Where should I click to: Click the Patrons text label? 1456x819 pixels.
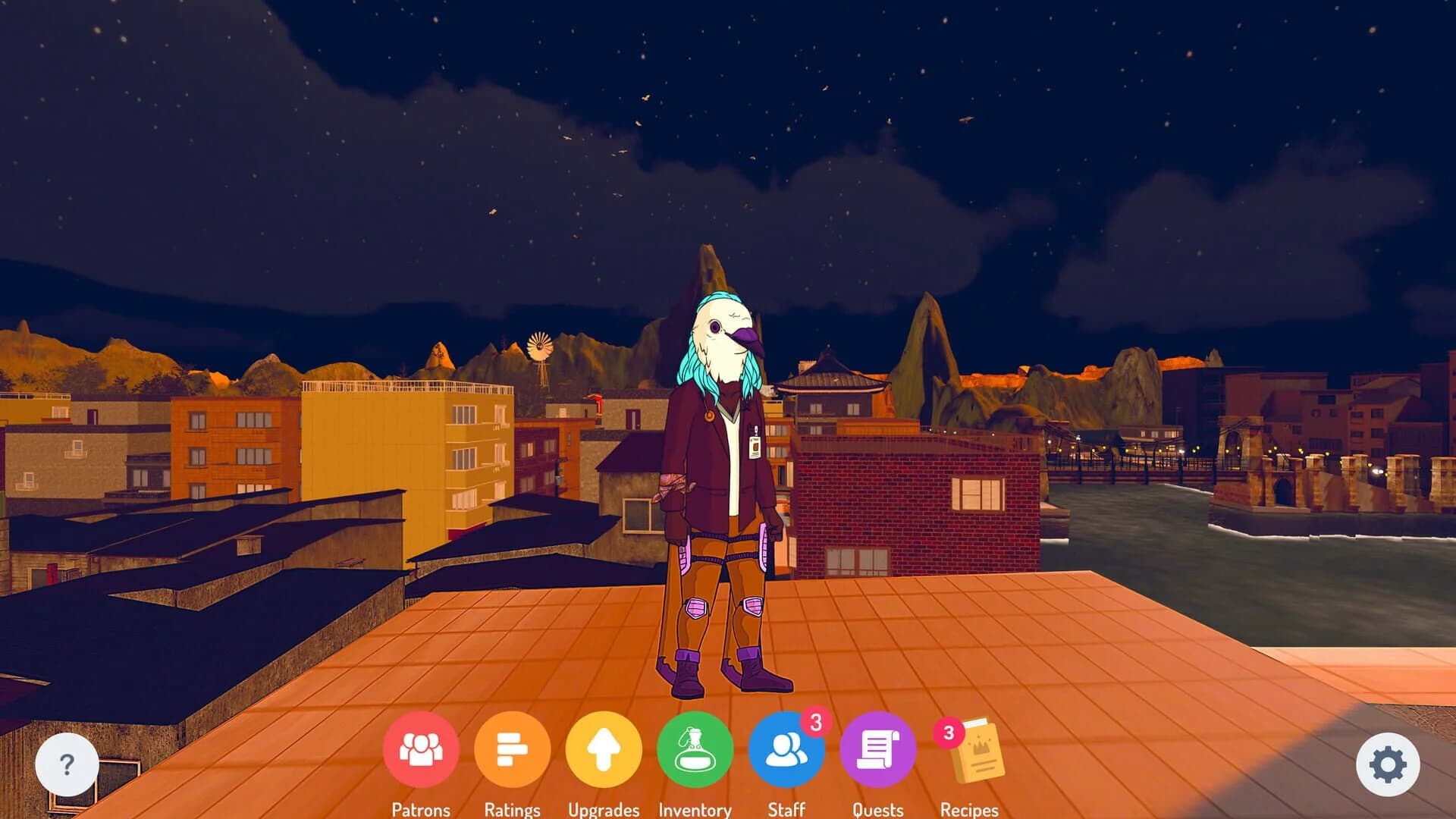422,810
